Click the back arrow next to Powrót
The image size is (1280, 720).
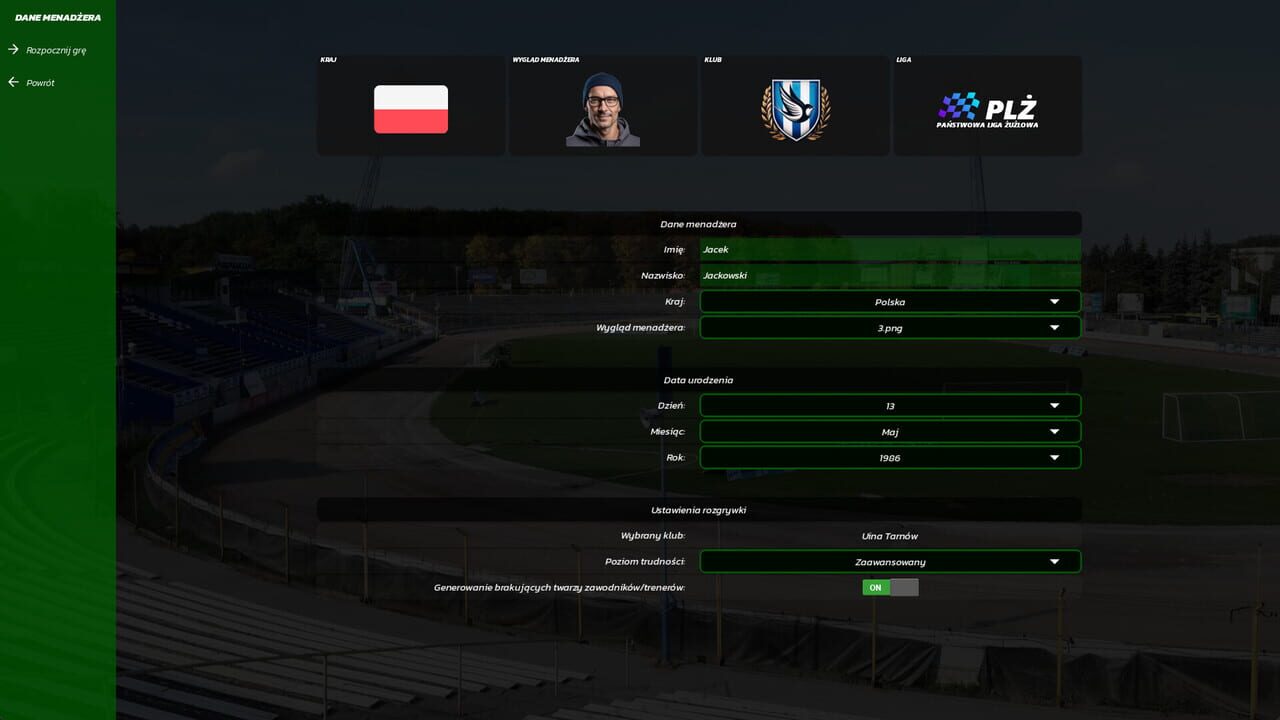pyautogui.click(x=13, y=82)
